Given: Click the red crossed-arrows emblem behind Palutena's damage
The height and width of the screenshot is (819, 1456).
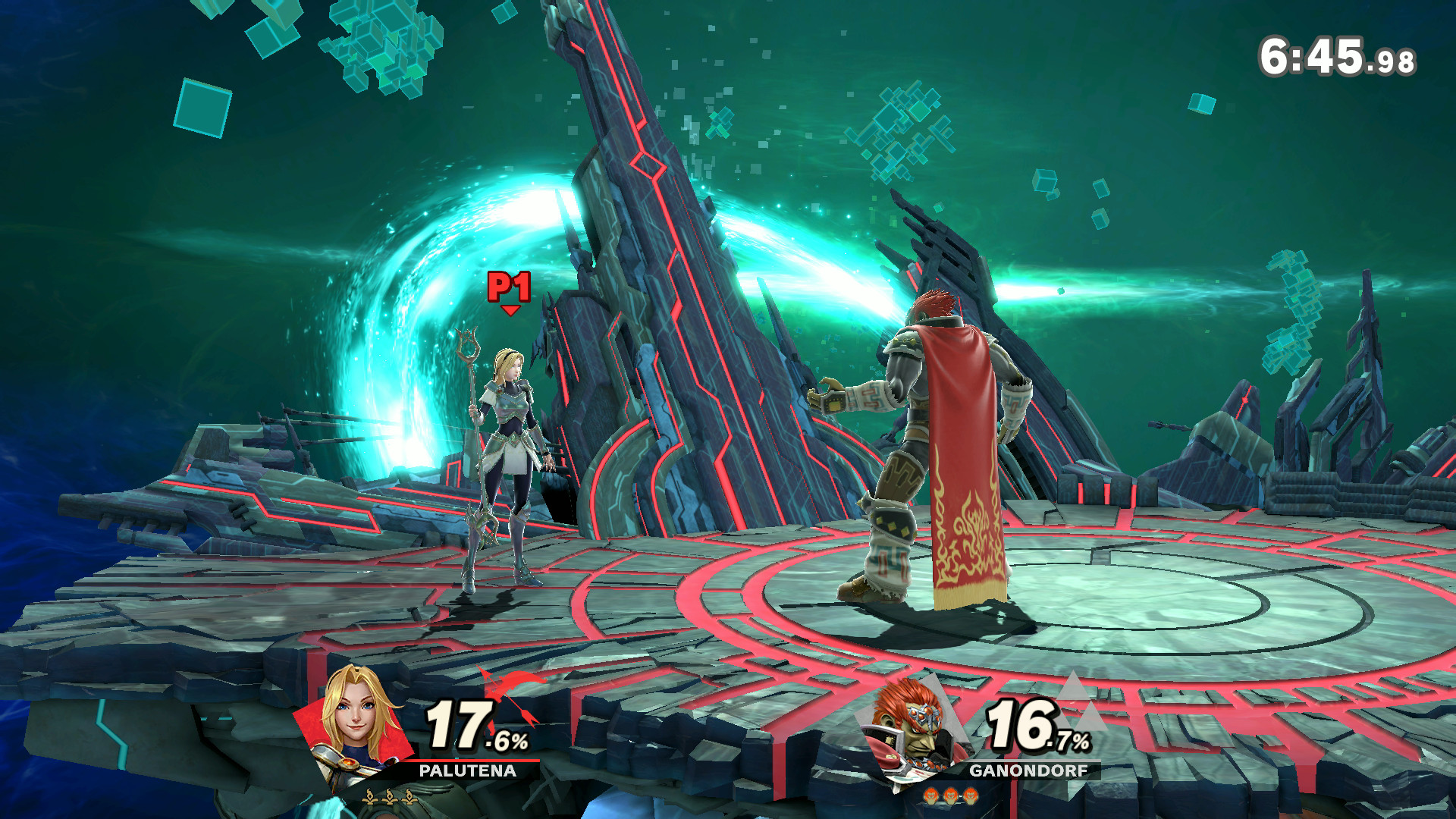Looking at the screenshot, I should pos(509,691).
